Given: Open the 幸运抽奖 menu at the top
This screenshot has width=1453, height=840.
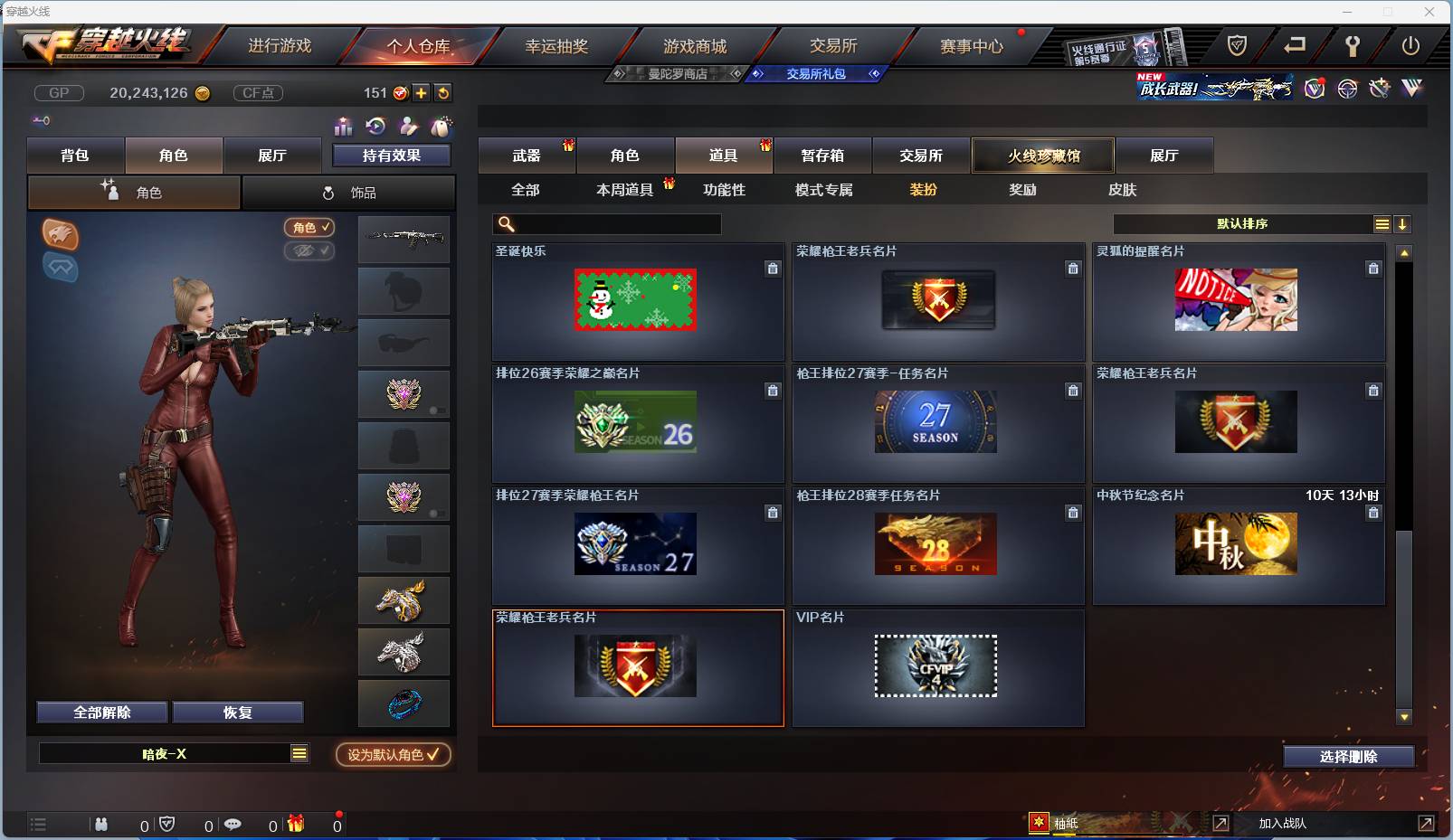Looking at the screenshot, I should tap(556, 44).
